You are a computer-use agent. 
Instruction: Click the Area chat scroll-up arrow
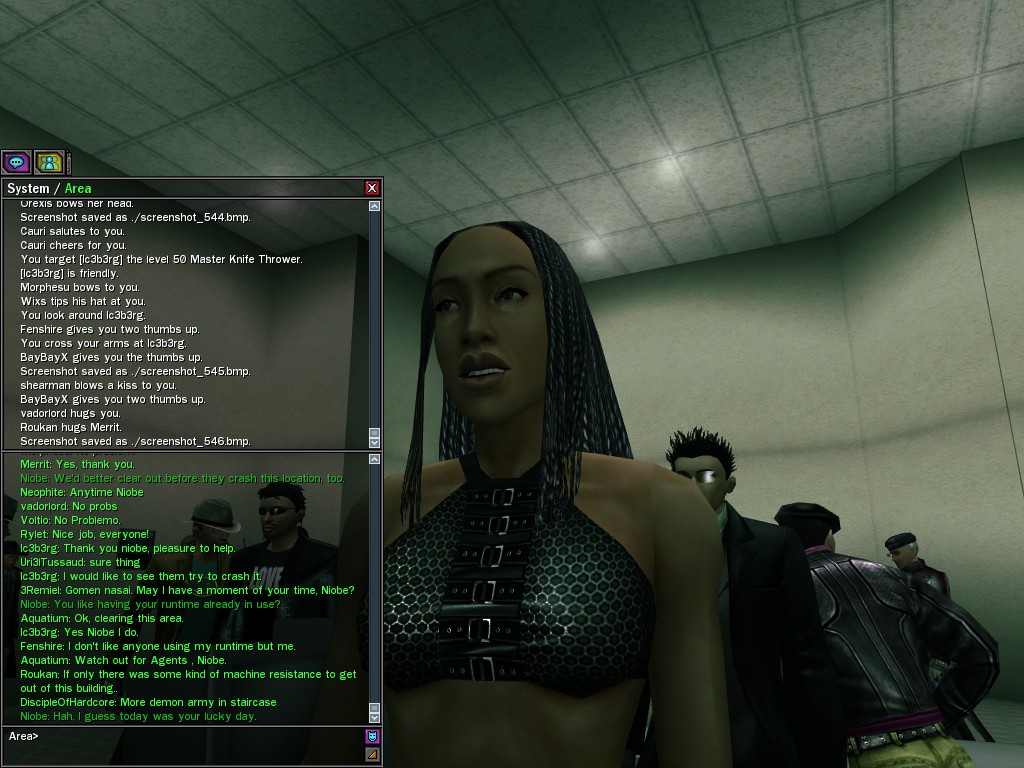(375, 461)
